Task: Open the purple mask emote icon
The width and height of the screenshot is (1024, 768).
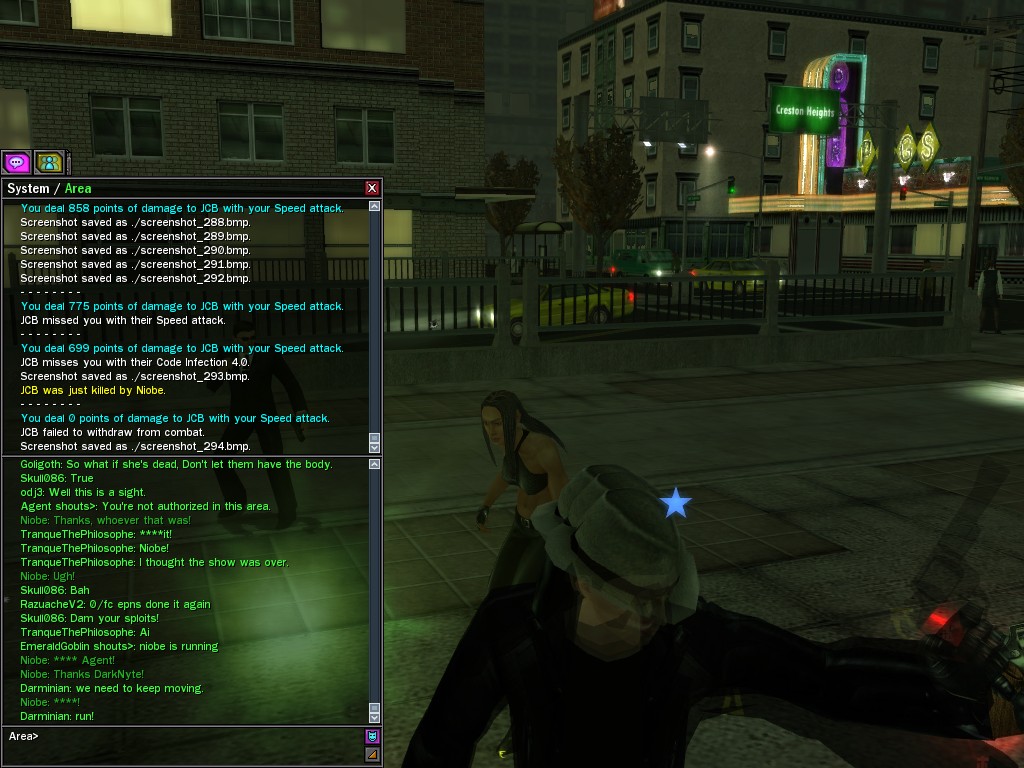Action: tap(372, 736)
